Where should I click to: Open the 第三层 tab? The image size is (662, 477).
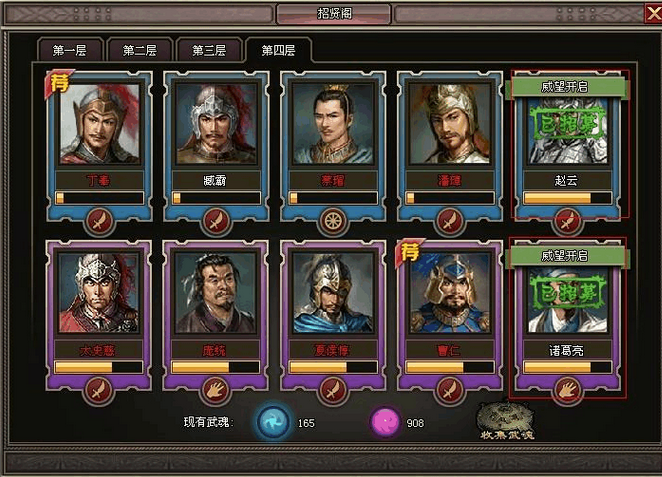(x=210, y=50)
